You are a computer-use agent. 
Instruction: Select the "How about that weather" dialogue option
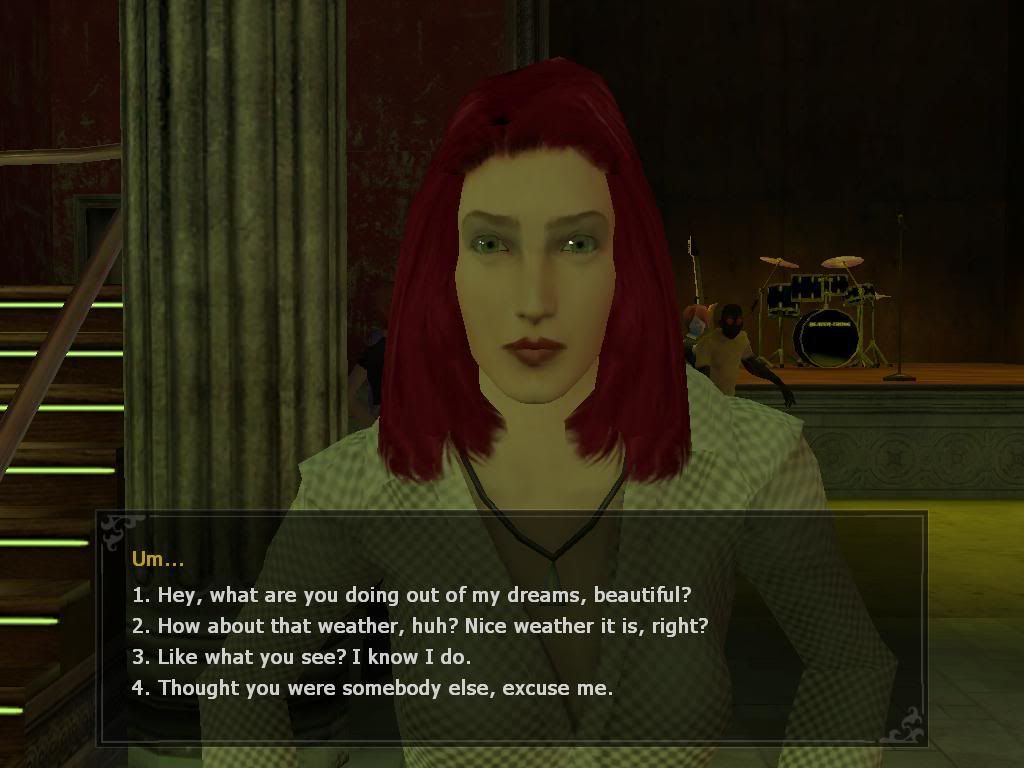pyautogui.click(x=420, y=626)
